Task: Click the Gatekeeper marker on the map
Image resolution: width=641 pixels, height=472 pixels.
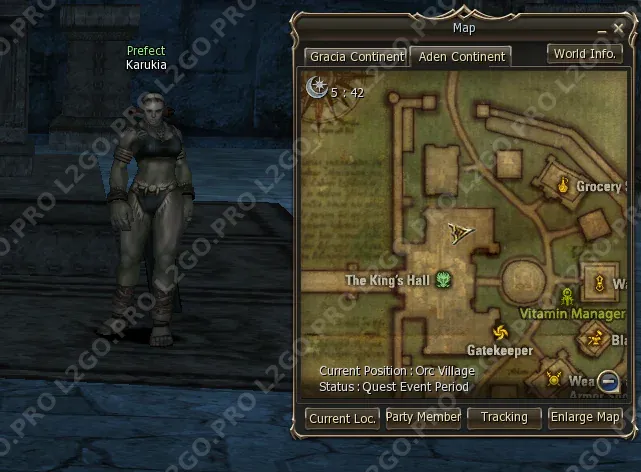Action: pyautogui.click(x=499, y=332)
